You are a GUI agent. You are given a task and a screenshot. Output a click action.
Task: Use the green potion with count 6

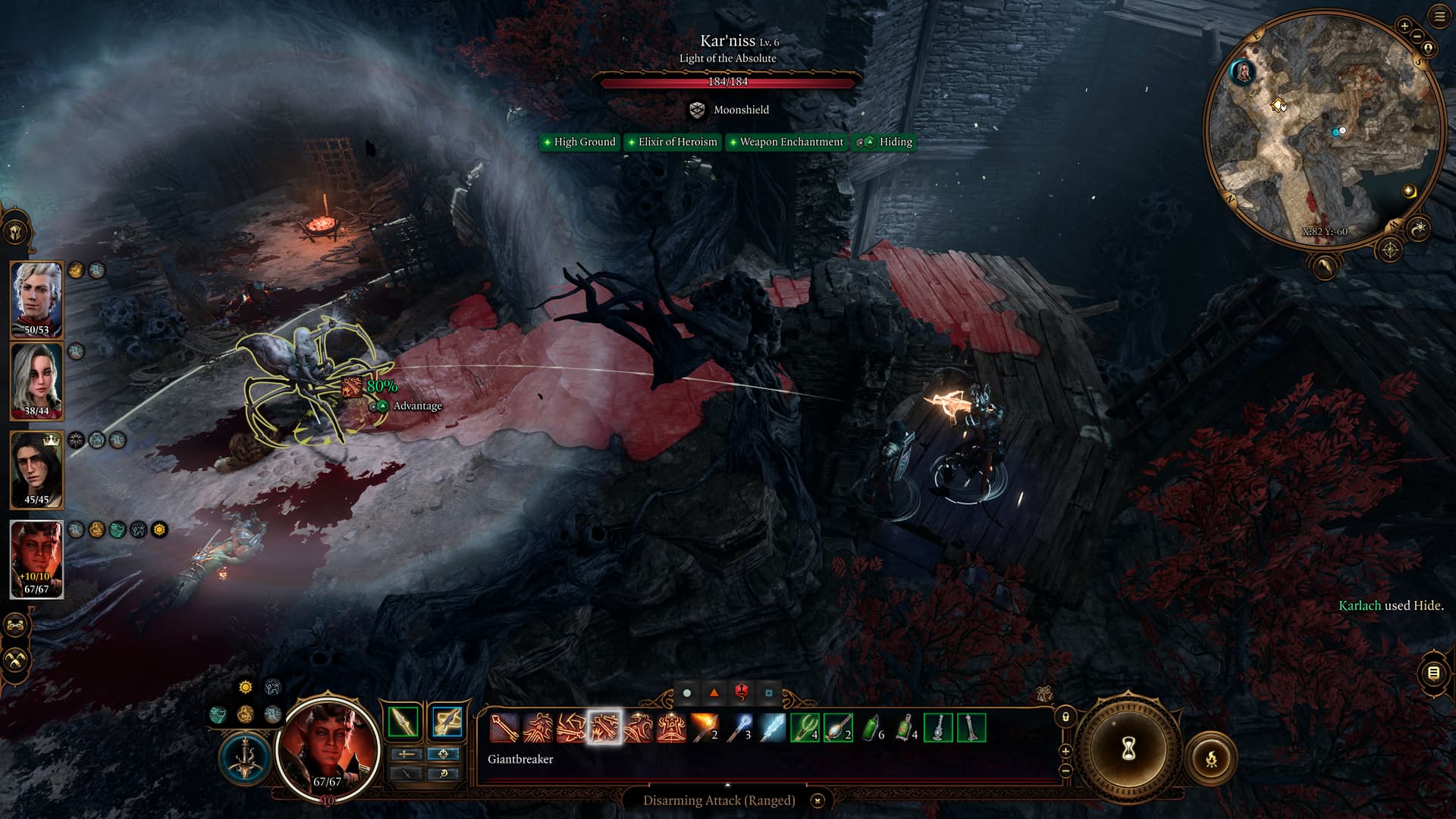pyautogui.click(x=872, y=728)
